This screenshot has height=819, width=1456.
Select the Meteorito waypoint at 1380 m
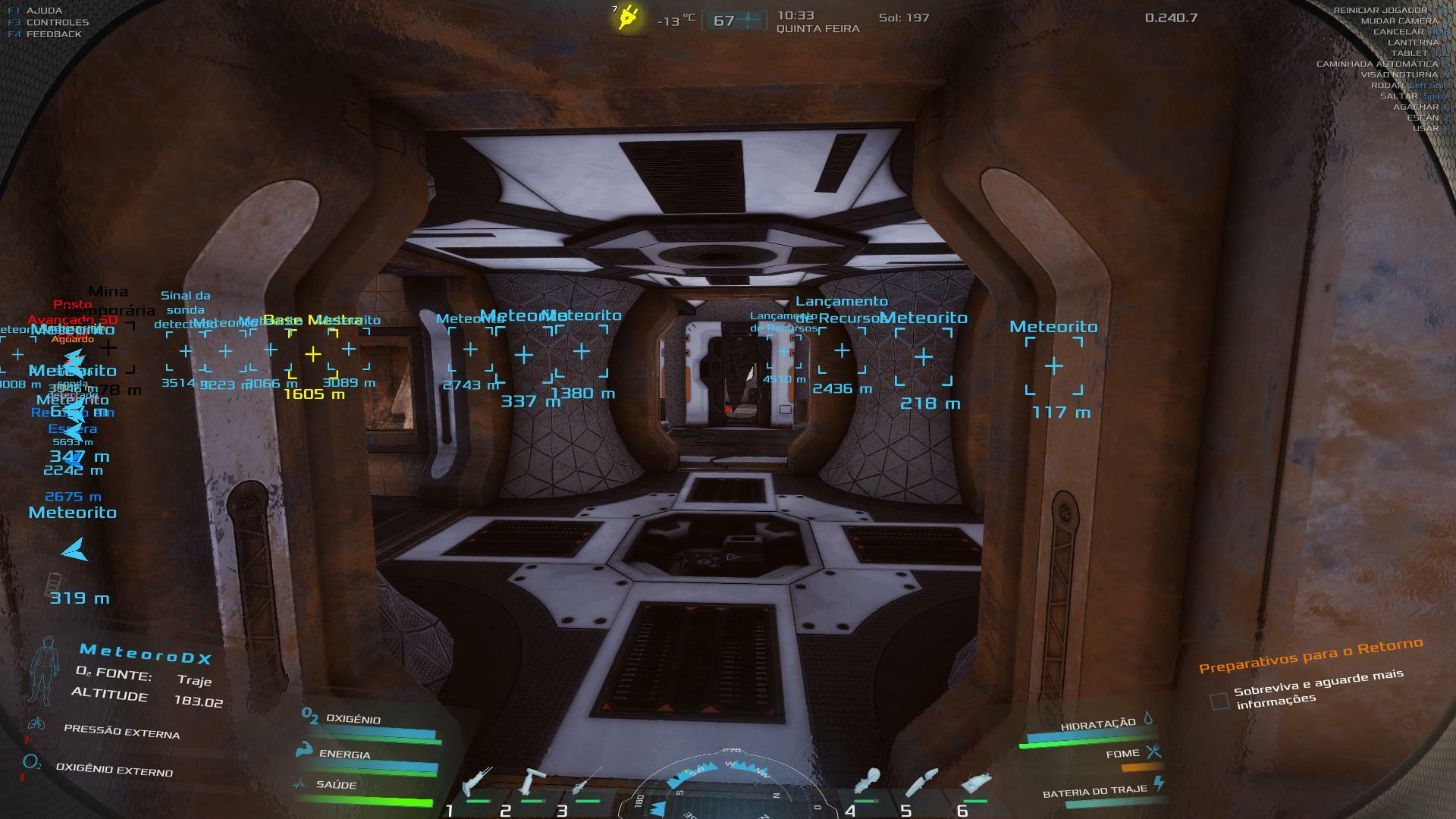(x=581, y=351)
